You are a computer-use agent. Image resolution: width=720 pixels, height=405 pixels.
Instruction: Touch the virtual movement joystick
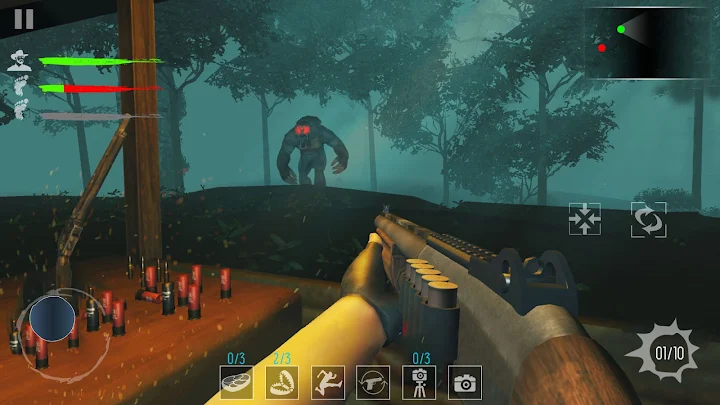(51, 321)
